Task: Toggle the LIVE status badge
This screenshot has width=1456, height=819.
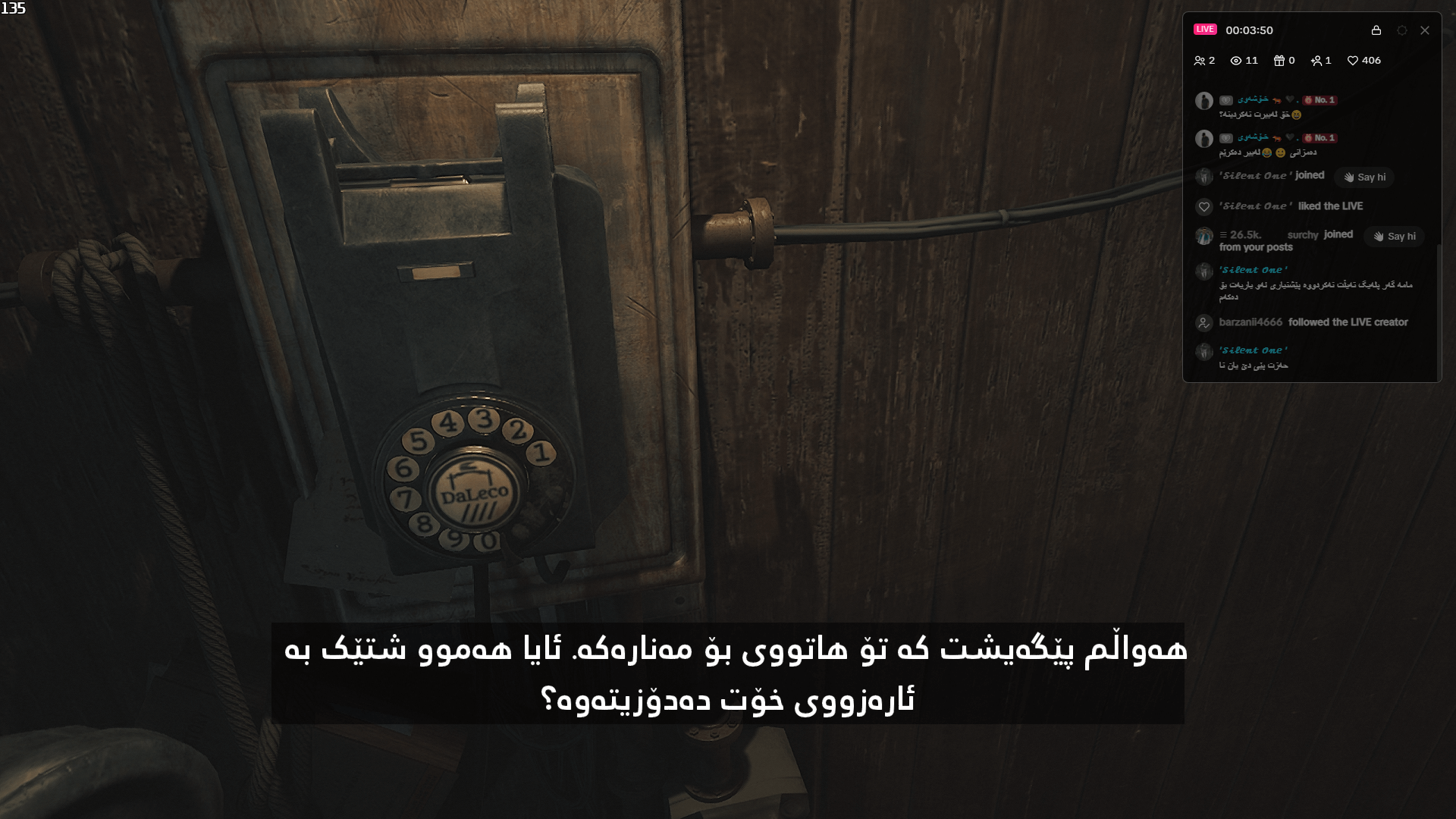Action: [1204, 30]
